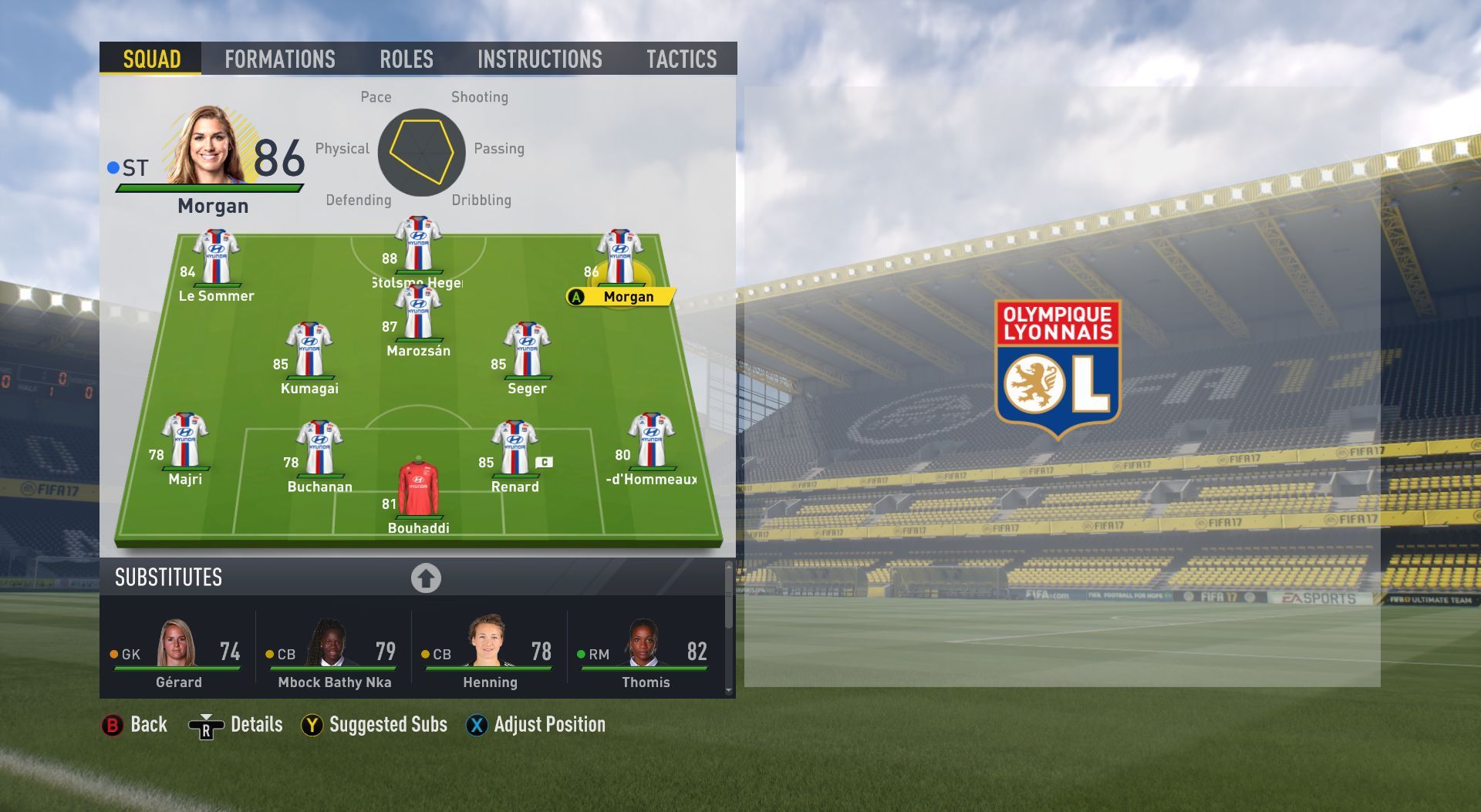The image size is (1481, 812).
Task: Select captain Renard
Action: click(514, 449)
